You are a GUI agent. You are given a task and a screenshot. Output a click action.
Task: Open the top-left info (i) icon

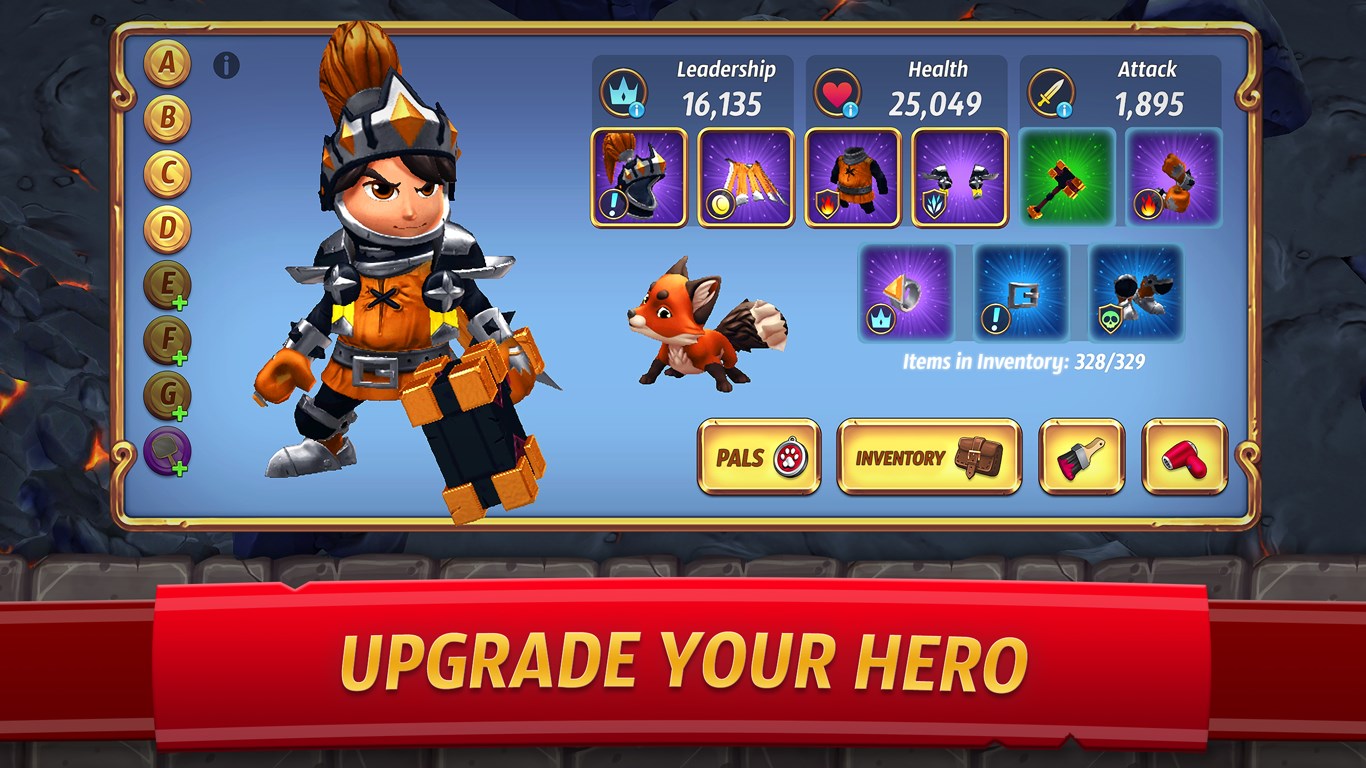[x=225, y=64]
